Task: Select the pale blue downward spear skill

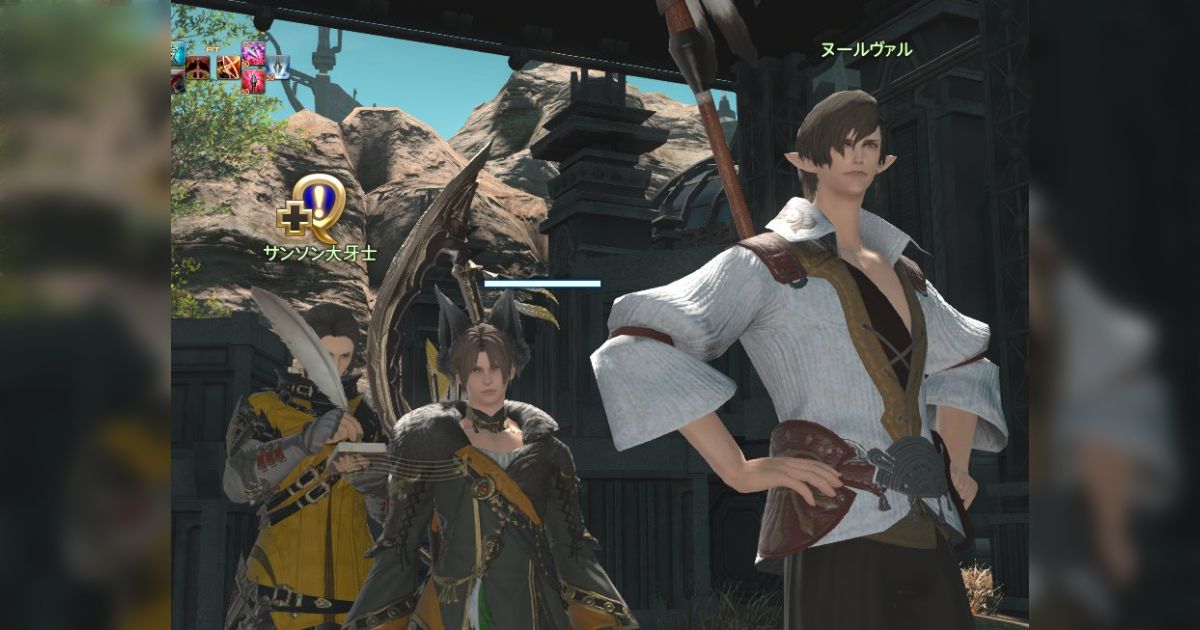Action: [278, 67]
